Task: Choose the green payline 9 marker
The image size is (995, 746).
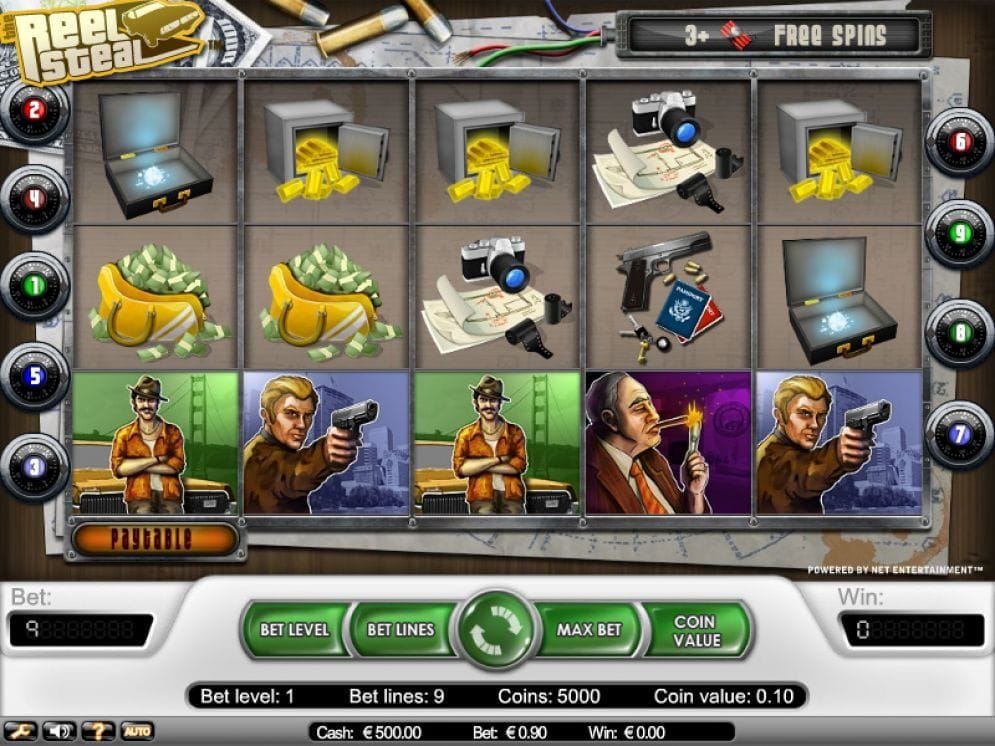Action: [960, 232]
